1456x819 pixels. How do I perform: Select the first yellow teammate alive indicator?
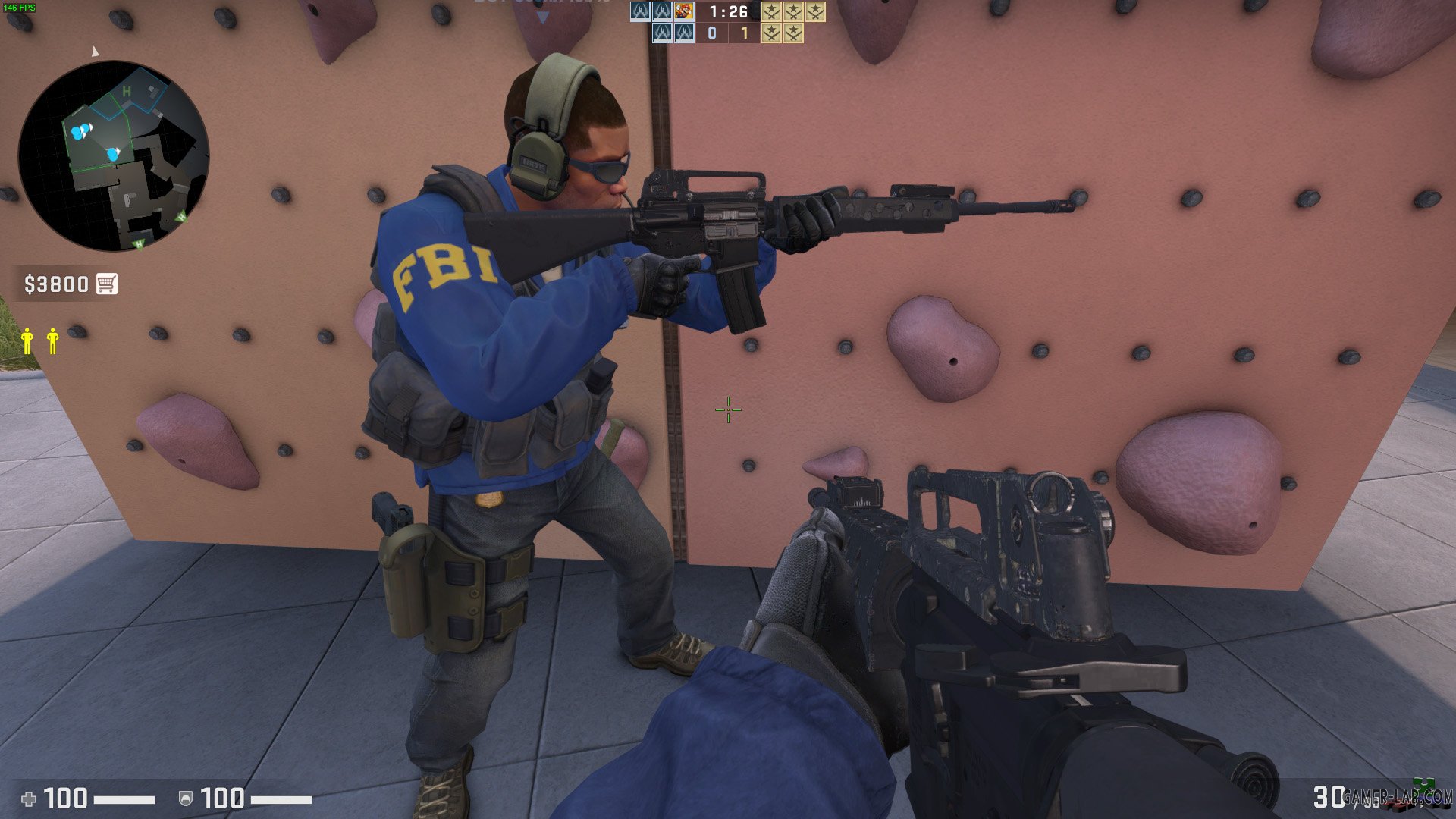coord(27,341)
